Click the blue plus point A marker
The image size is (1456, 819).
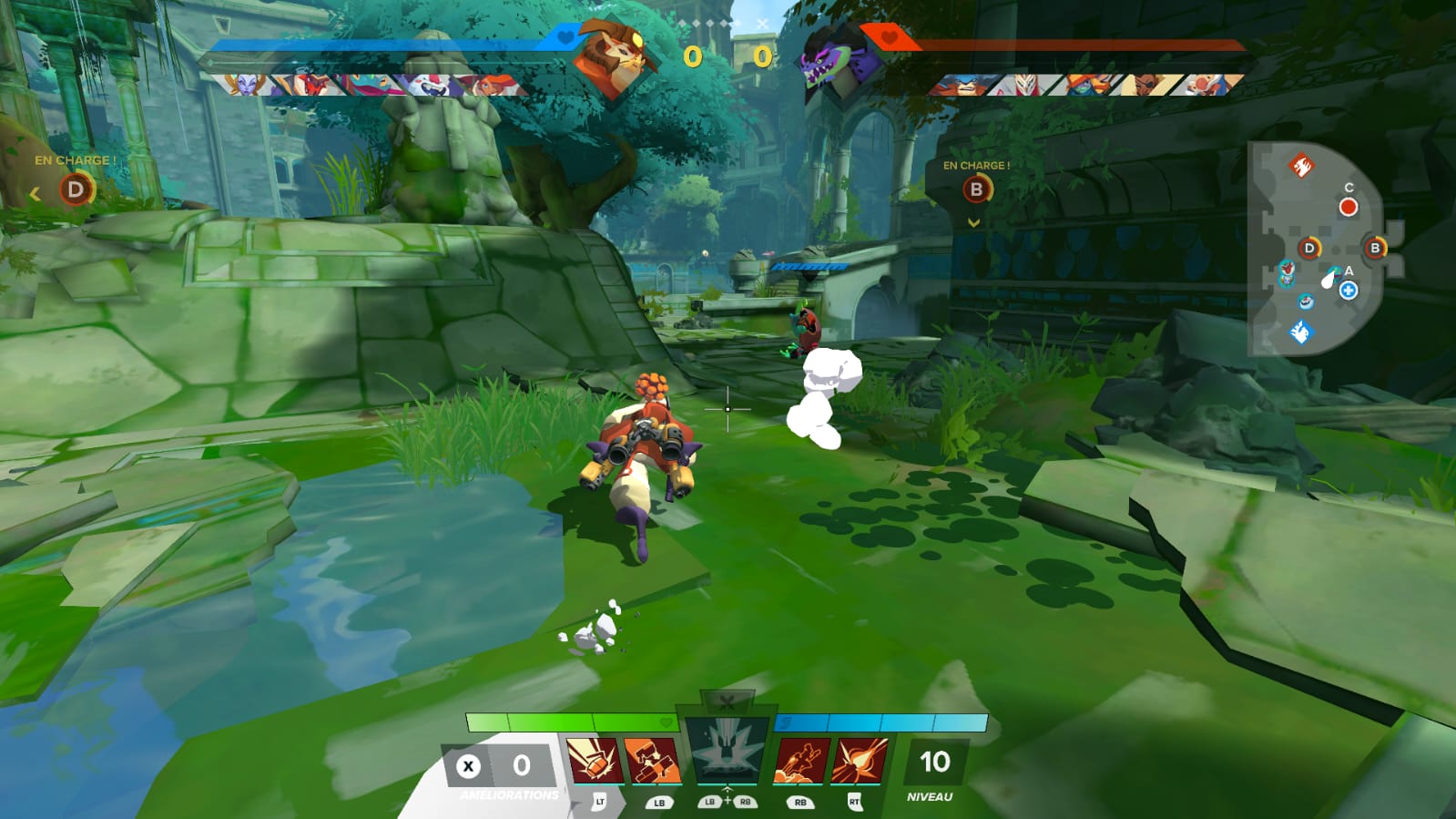(1349, 291)
